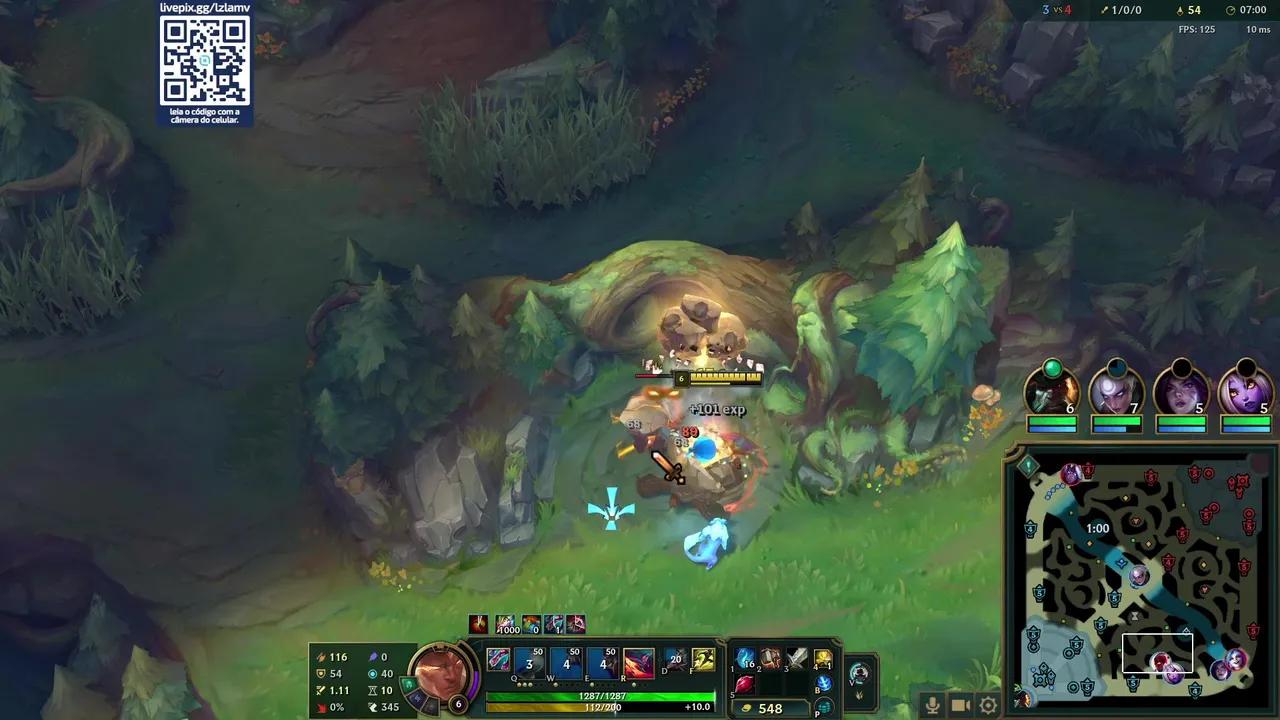Click inside the white camera rectangle on the minimap
The width and height of the screenshot is (1280, 720).
pyautogui.click(x=1160, y=653)
